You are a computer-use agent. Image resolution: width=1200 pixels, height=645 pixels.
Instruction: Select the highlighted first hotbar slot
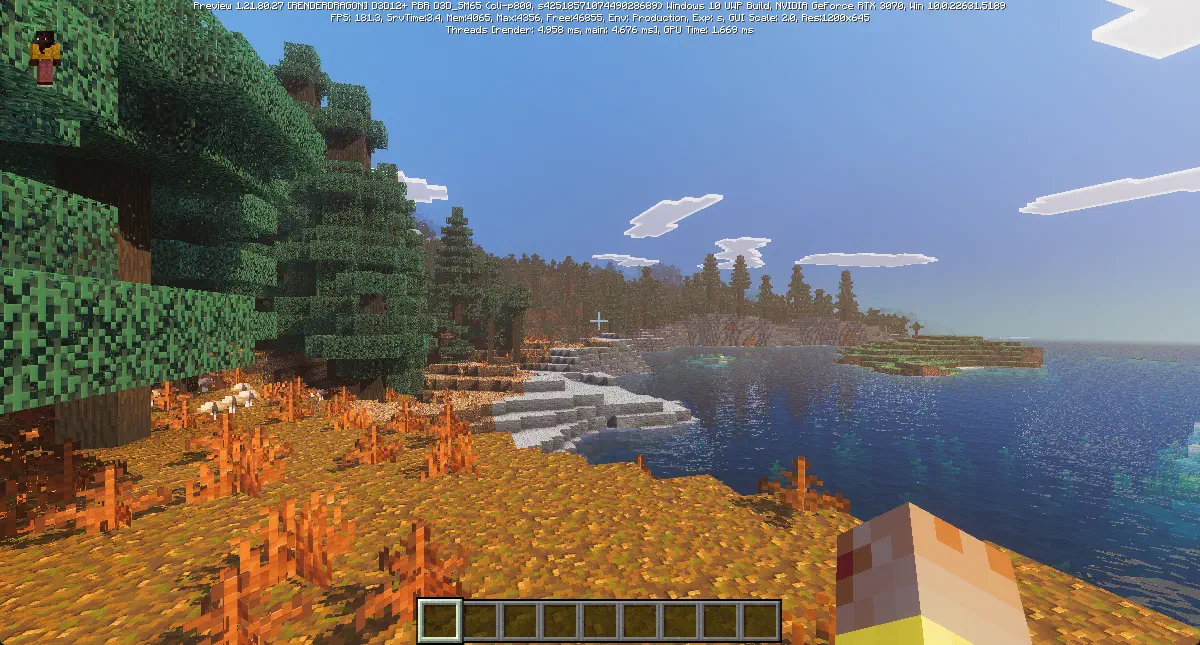(x=439, y=620)
